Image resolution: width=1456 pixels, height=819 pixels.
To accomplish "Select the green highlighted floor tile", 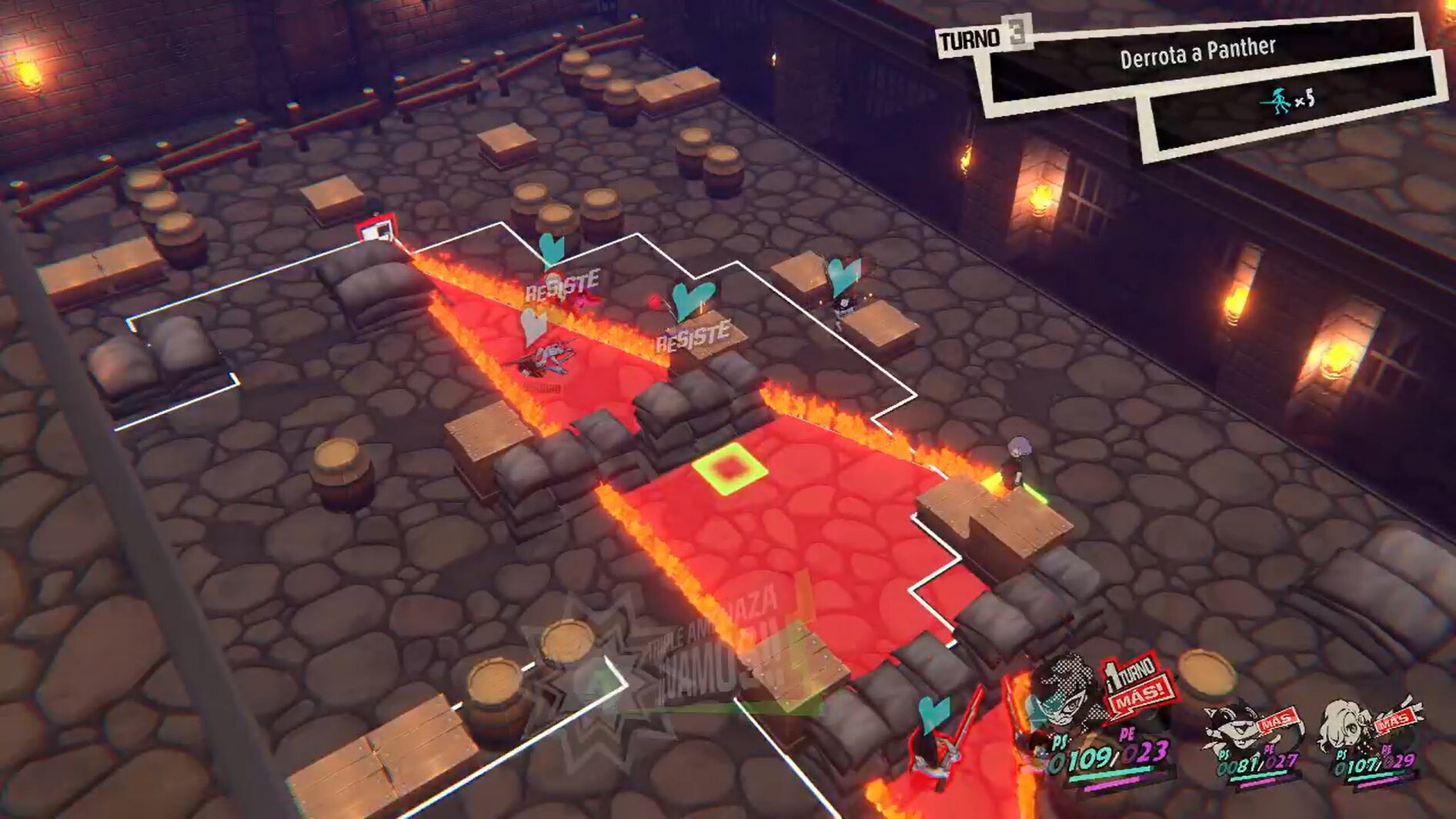I will click(729, 468).
